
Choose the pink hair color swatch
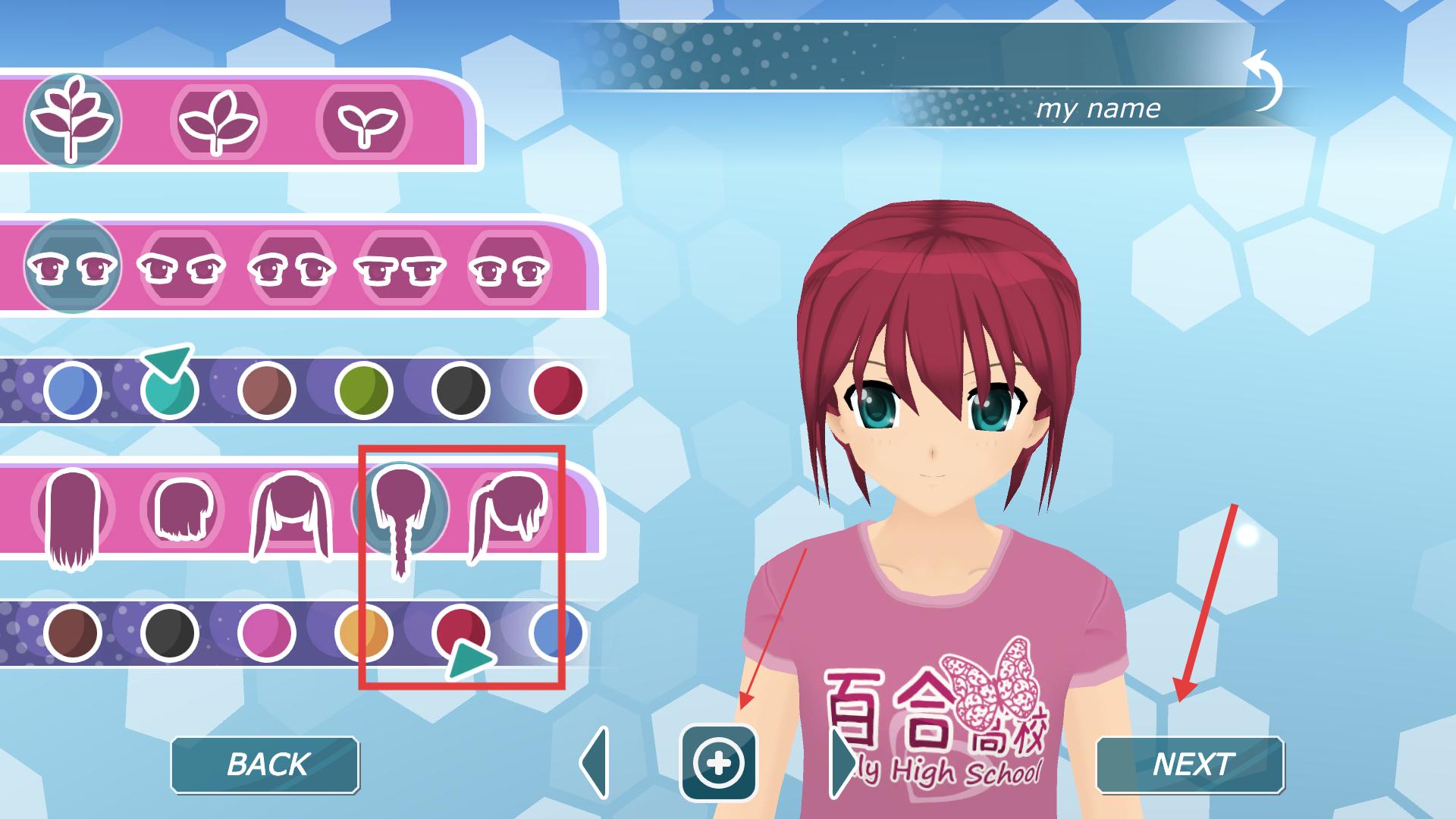(266, 633)
